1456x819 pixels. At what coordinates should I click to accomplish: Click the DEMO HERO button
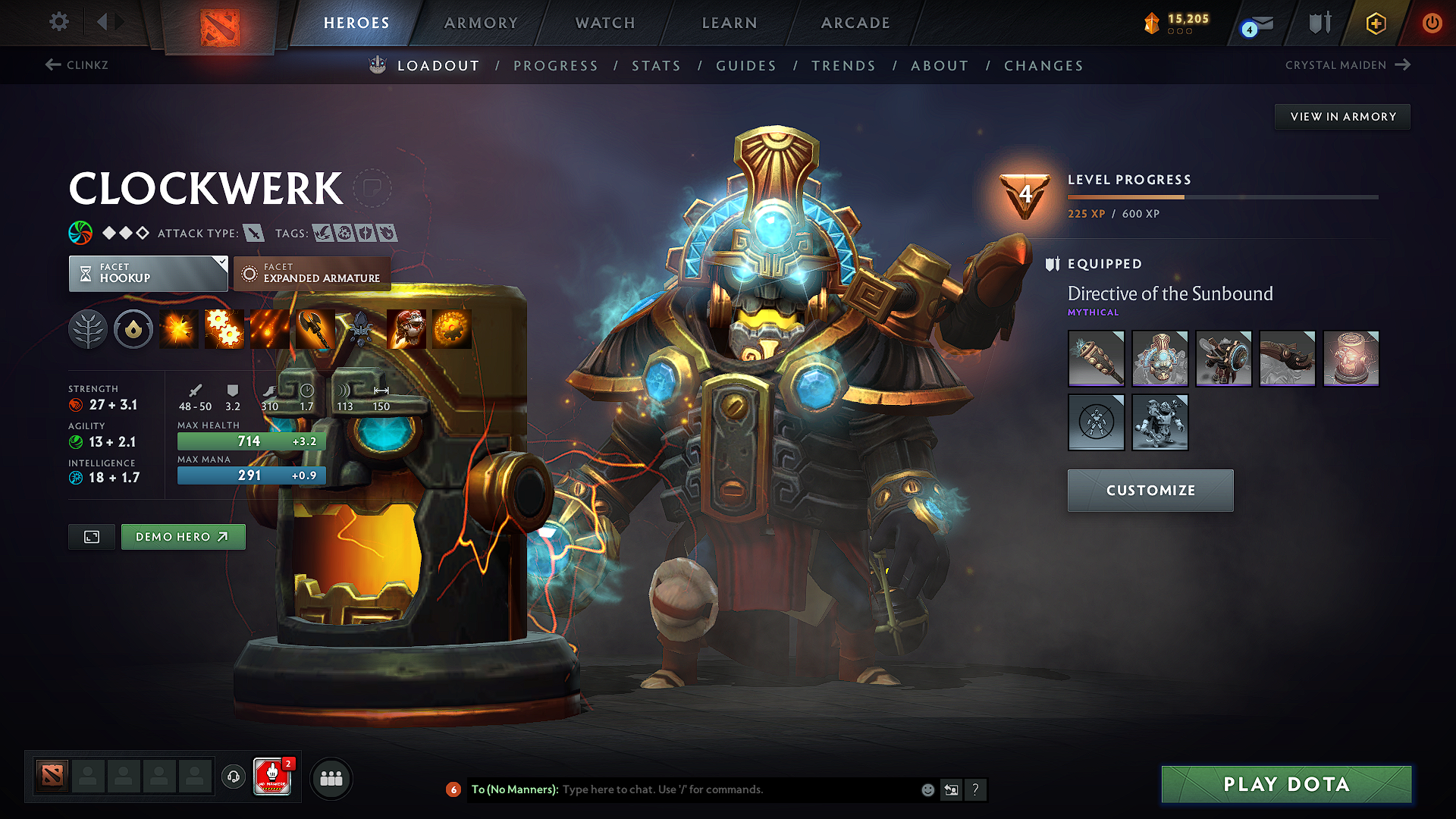pos(183,536)
